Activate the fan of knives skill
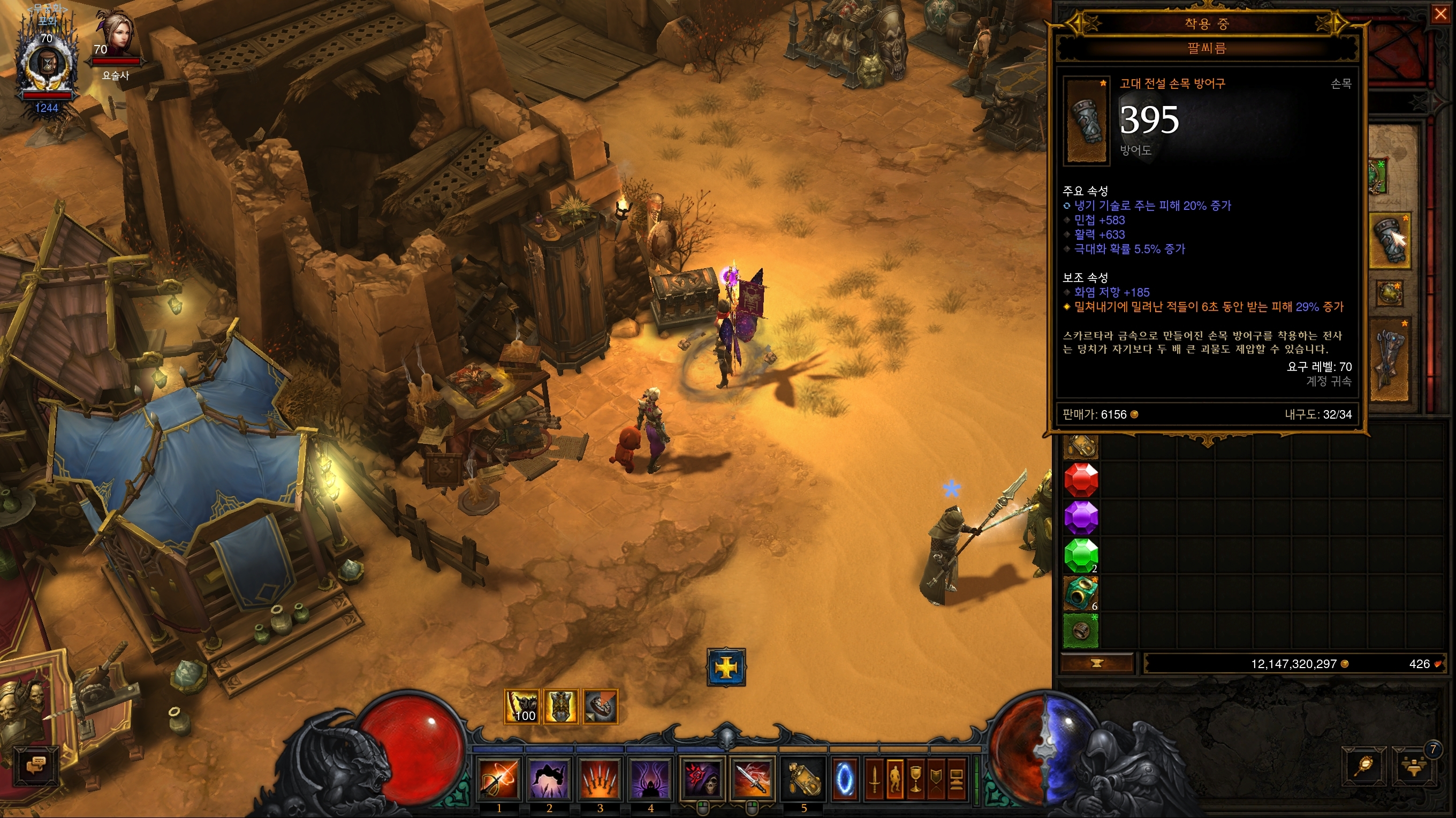The width and height of the screenshot is (1456, 818). click(600, 779)
